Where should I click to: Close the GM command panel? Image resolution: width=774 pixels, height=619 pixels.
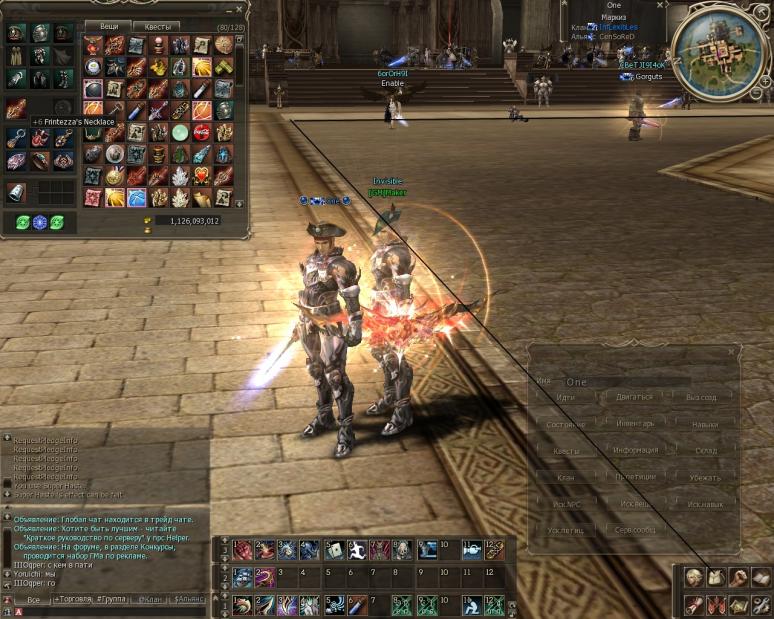pos(733,351)
